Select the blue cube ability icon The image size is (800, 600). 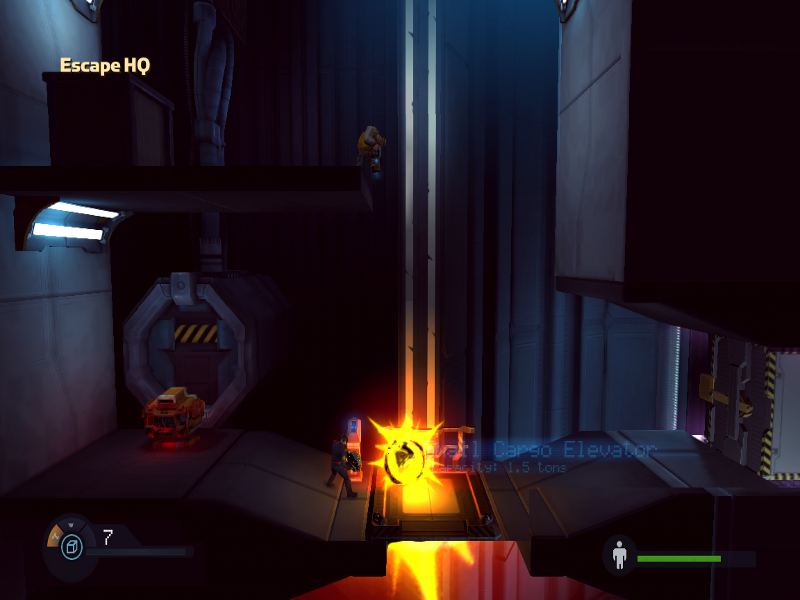pos(71,546)
